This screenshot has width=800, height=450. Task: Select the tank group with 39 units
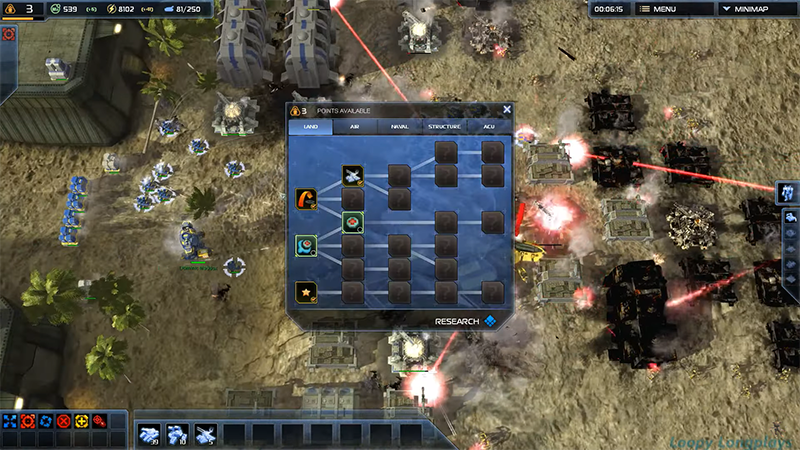[149, 434]
